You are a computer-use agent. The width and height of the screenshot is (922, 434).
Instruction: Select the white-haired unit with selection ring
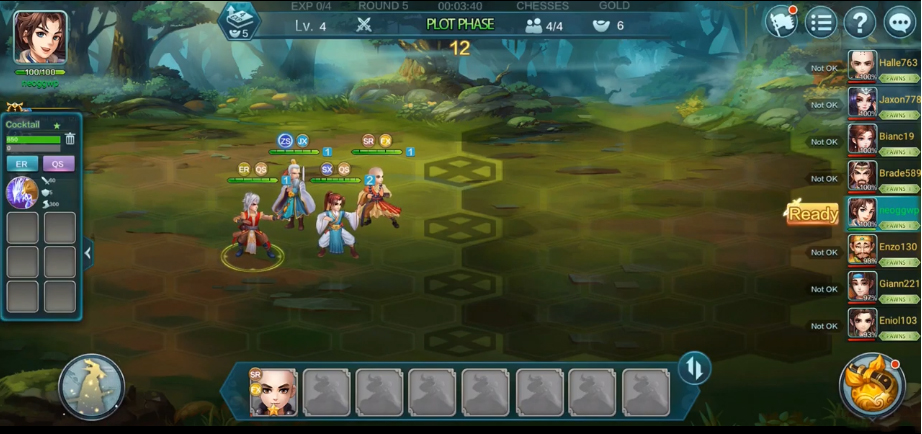(251, 230)
